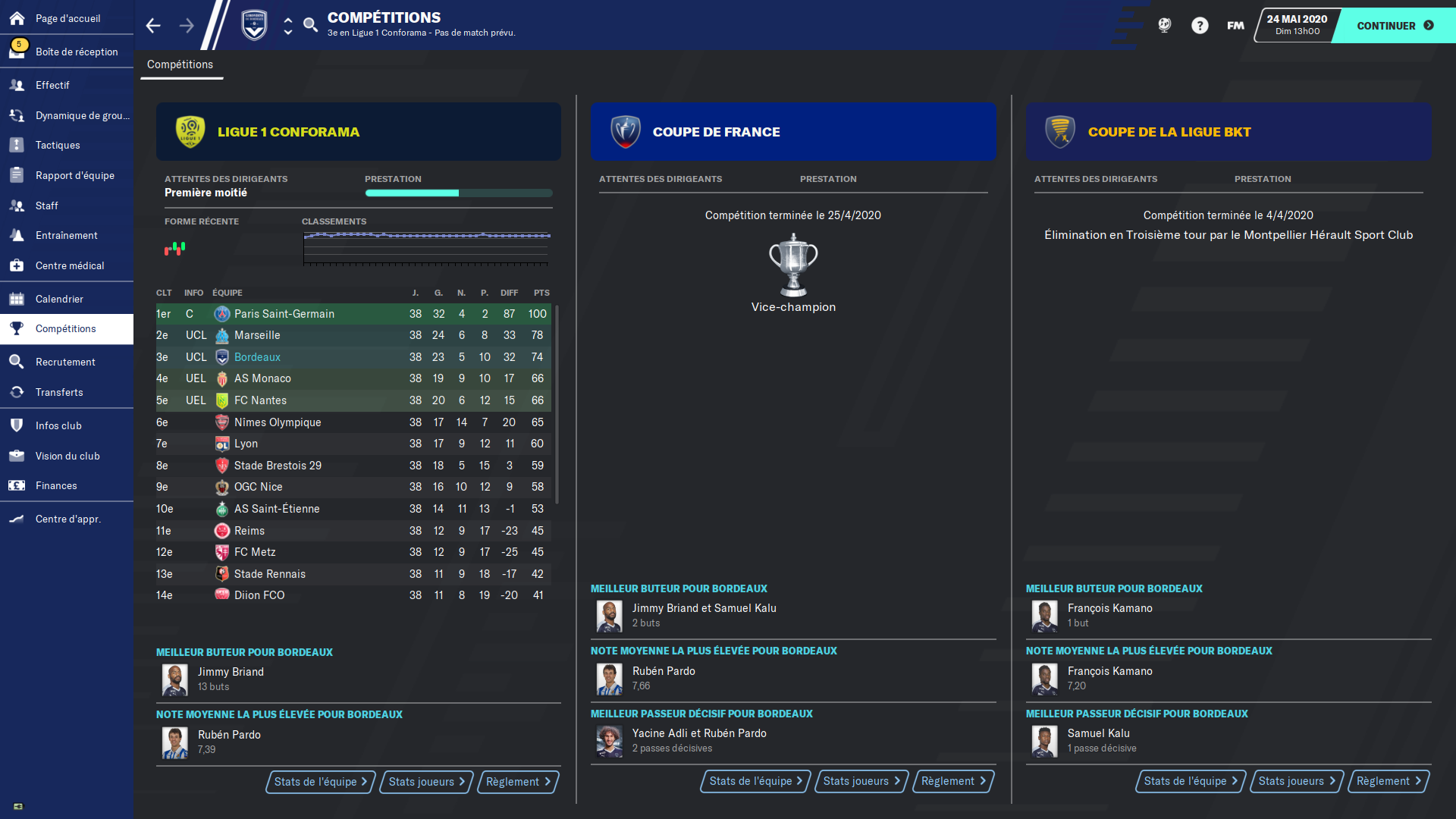The width and height of the screenshot is (1456, 819).
Task: Select Recrutement in sidebar
Action: (65, 362)
